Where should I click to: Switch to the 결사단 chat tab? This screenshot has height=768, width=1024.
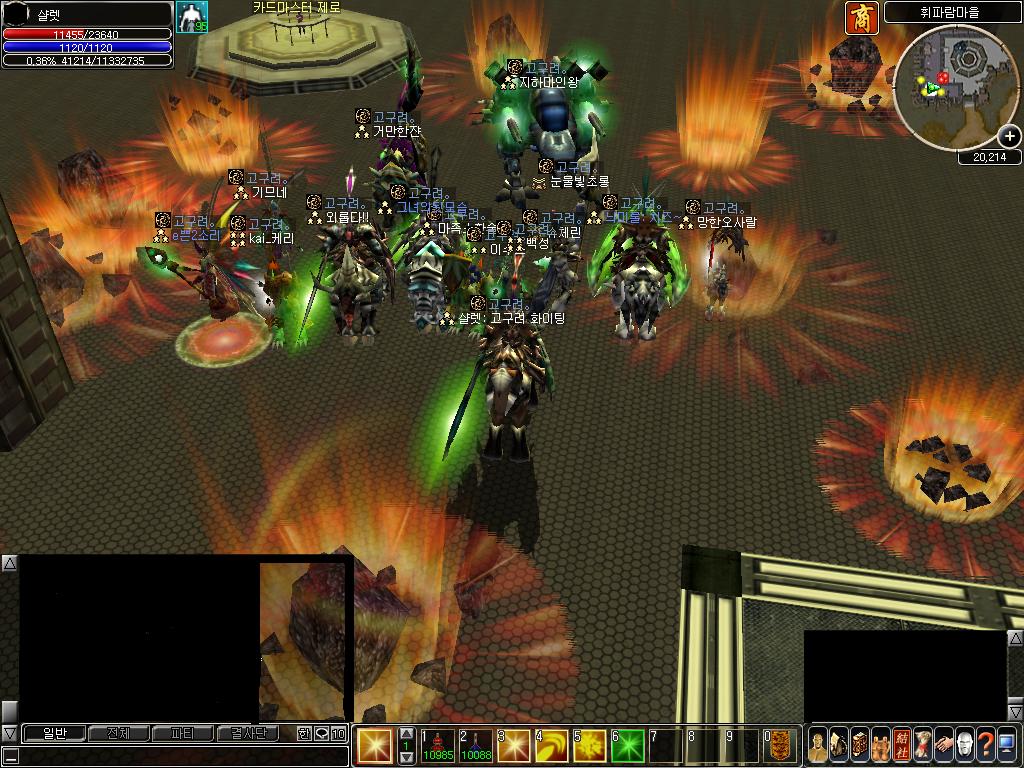(x=247, y=733)
